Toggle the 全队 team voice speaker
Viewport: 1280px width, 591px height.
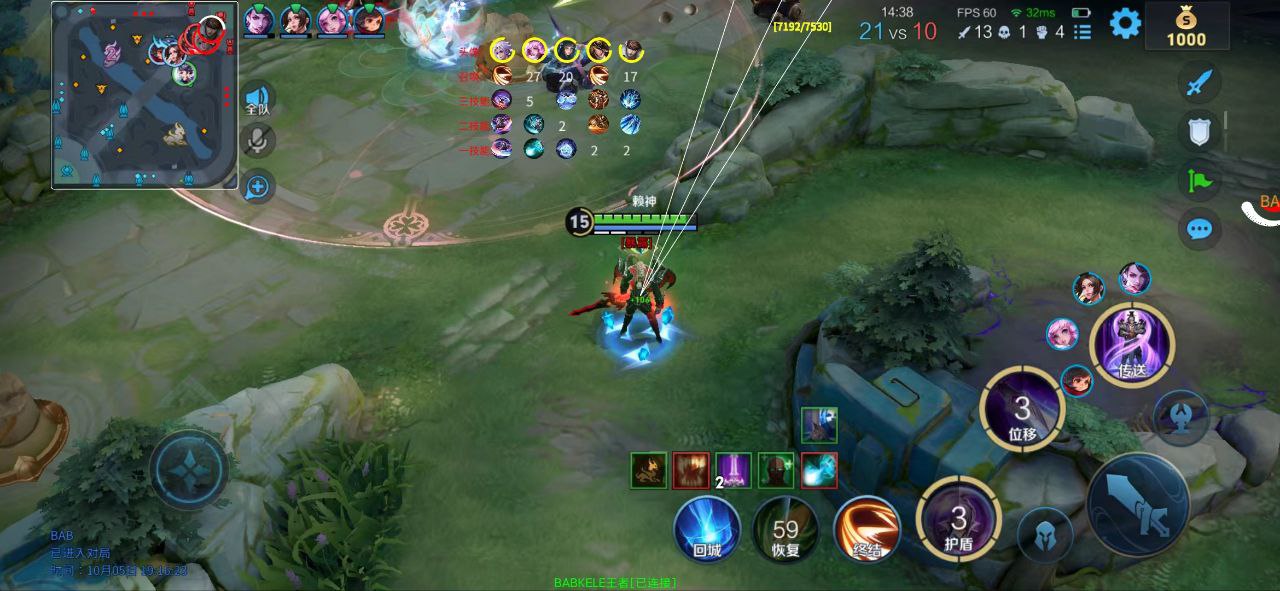(x=257, y=100)
